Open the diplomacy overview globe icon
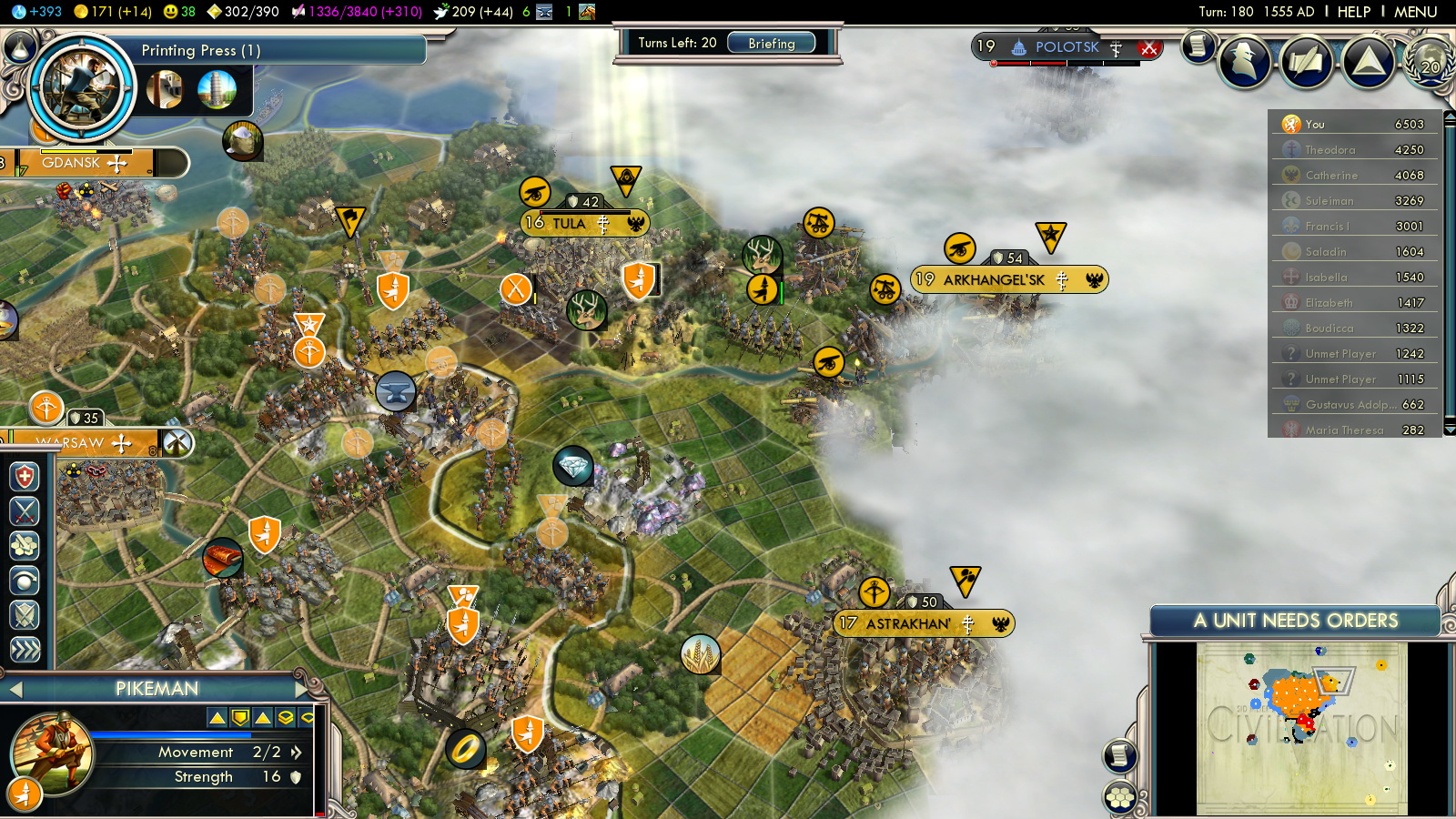 click(1430, 62)
